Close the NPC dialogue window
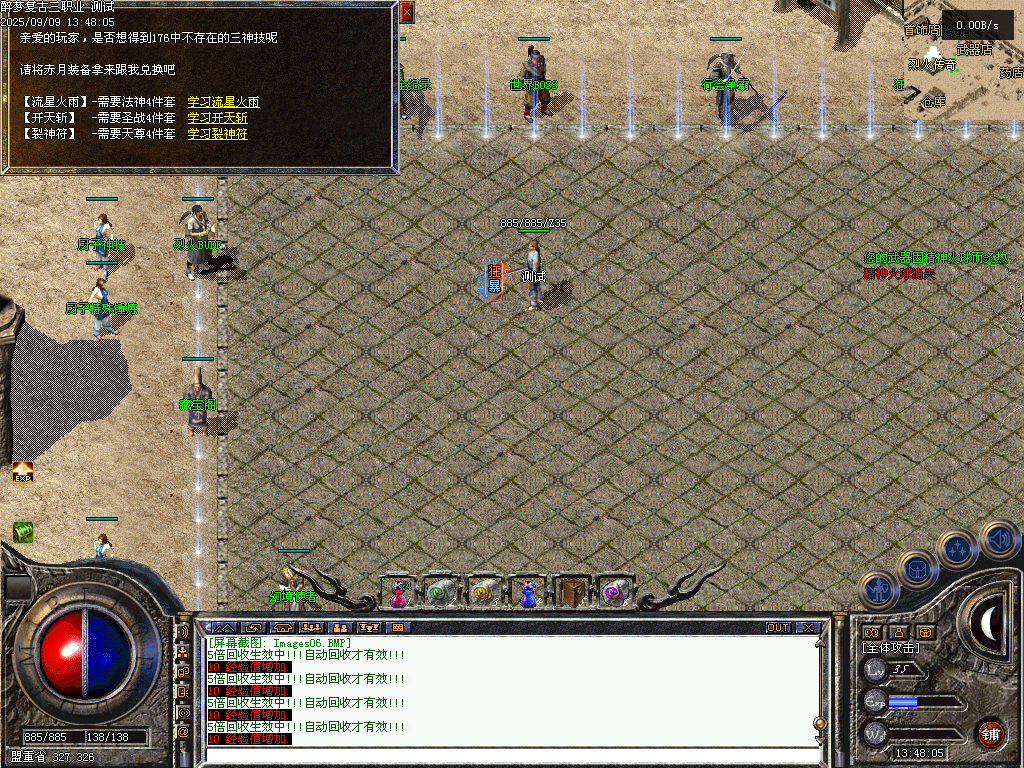Image resolution: width=1024 pixels, height=768 pixels. [x=406, y=13]
